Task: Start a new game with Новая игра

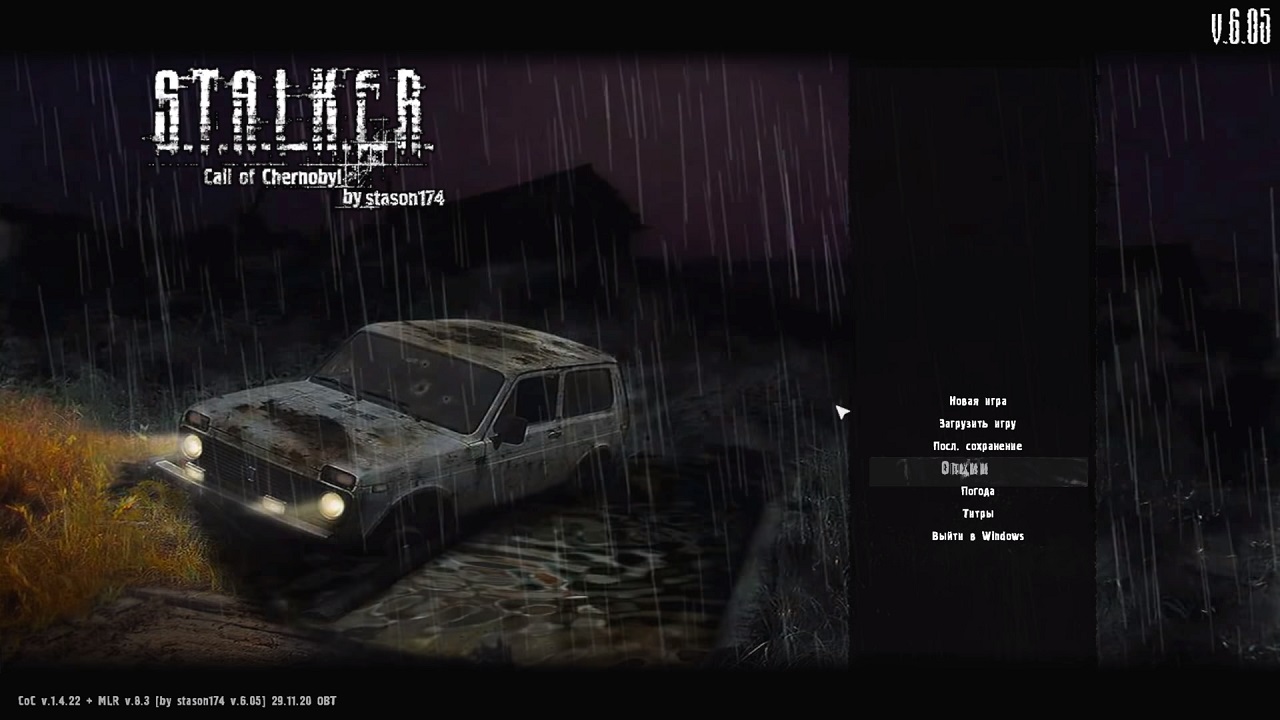Action: (977, 401)
